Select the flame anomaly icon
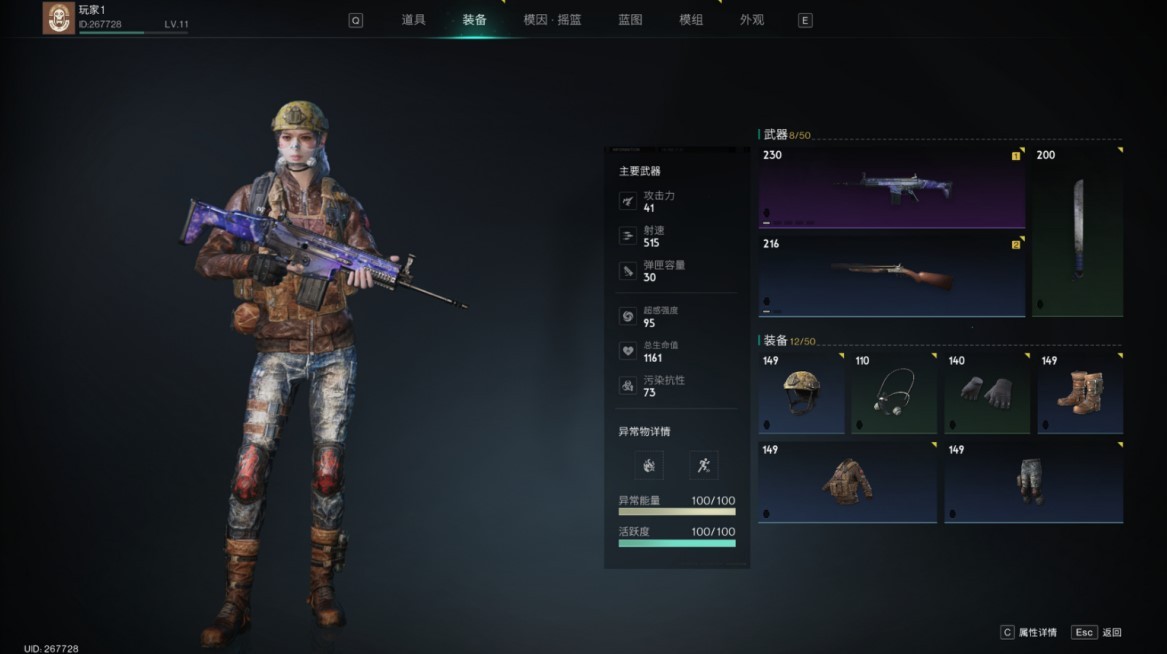 649,465
